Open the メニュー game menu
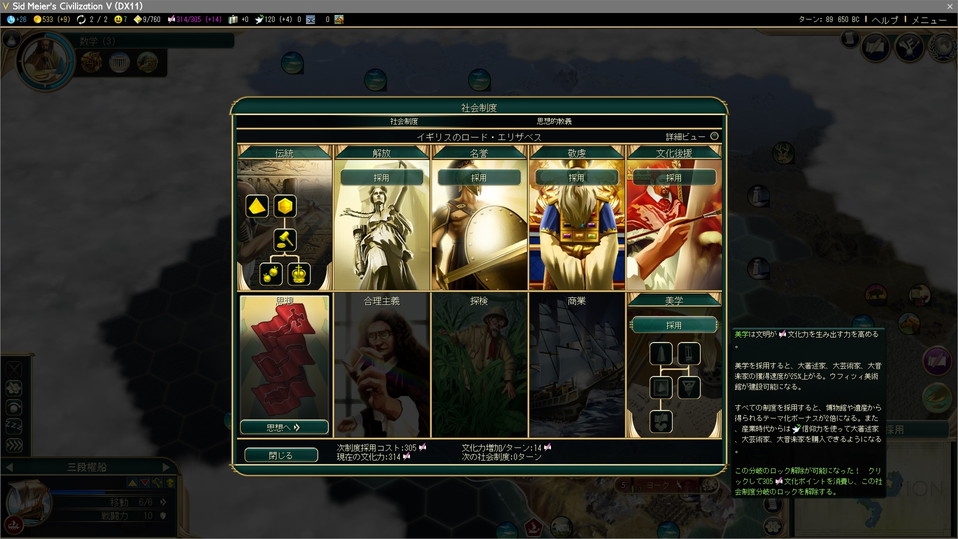Screen dimensions: 958x539 928,20
